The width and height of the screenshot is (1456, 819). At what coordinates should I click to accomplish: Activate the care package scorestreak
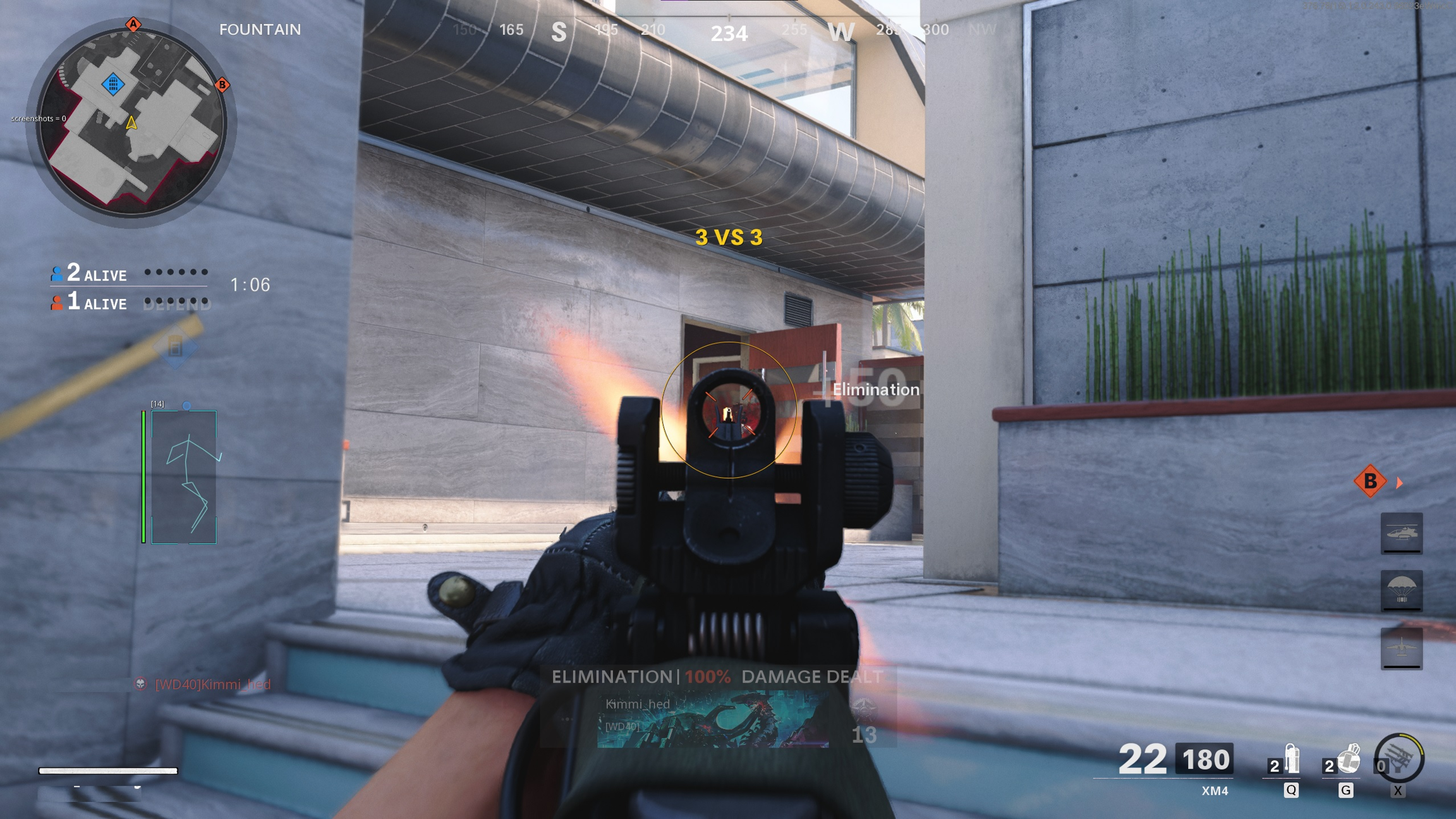click(1401, 590)
